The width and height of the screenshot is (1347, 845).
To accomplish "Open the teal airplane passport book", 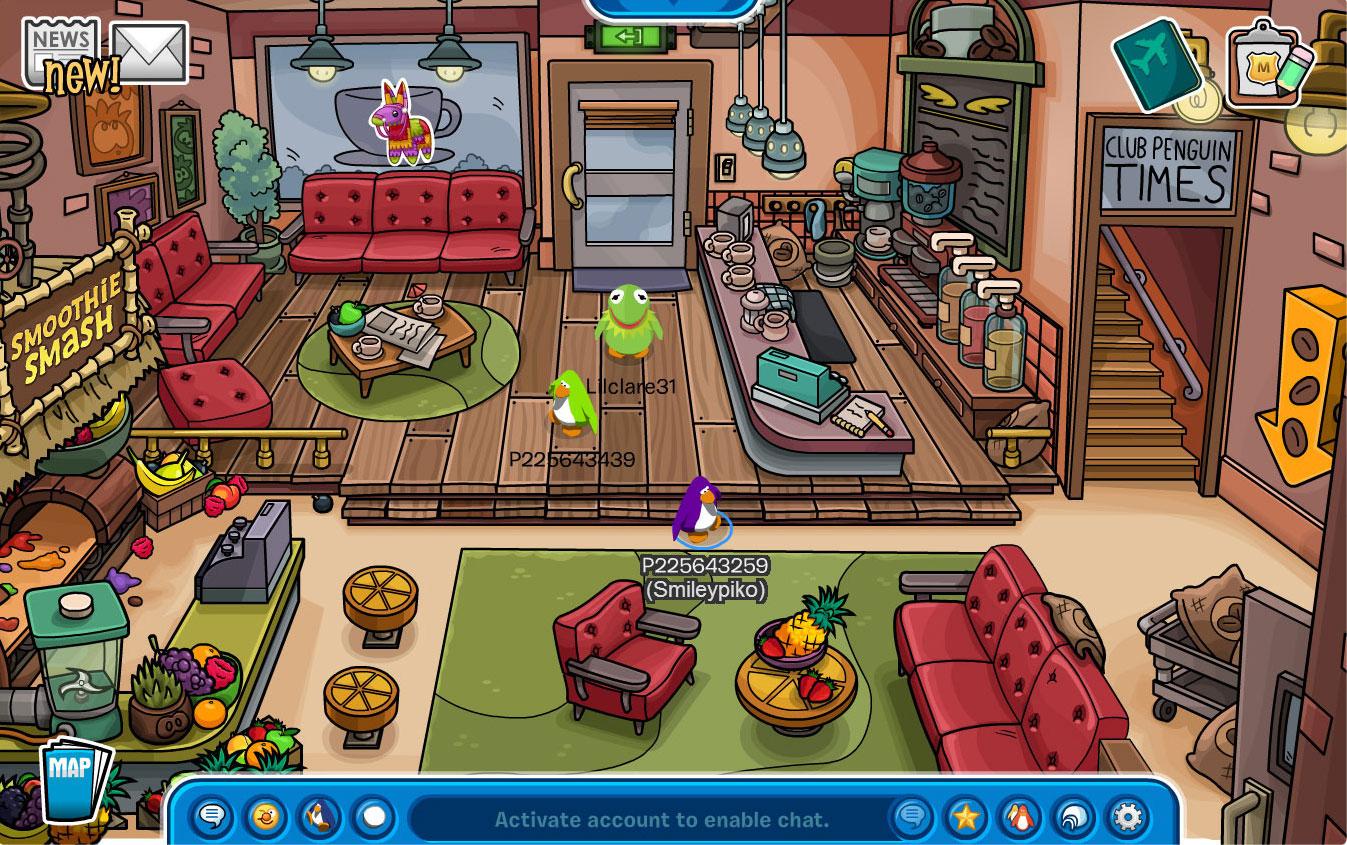I will pyautogui.click(x=1156, y=63).
